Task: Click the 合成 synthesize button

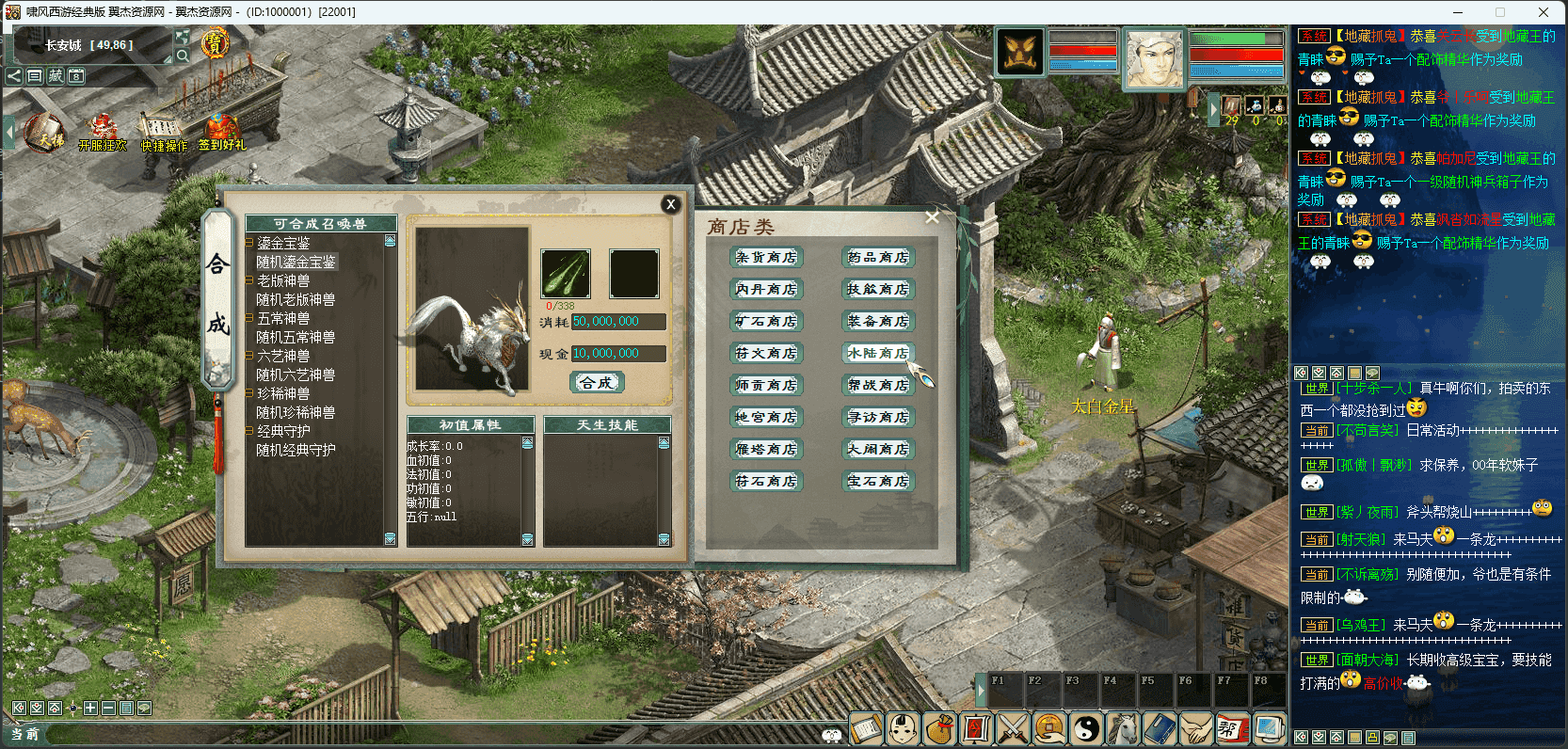Action: [x=597, y=383]
